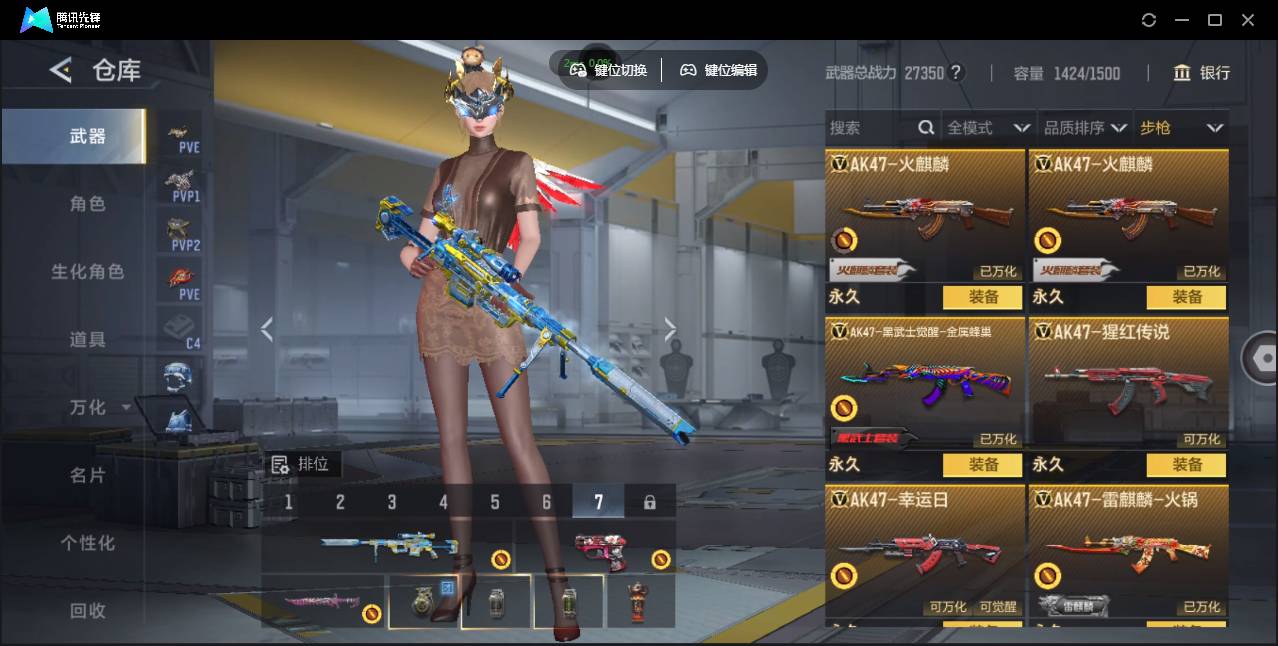The width and height of the screenshot is (1278, 646).
Task: Open the 银行 bank
Action: click(x=1201, y=73)
